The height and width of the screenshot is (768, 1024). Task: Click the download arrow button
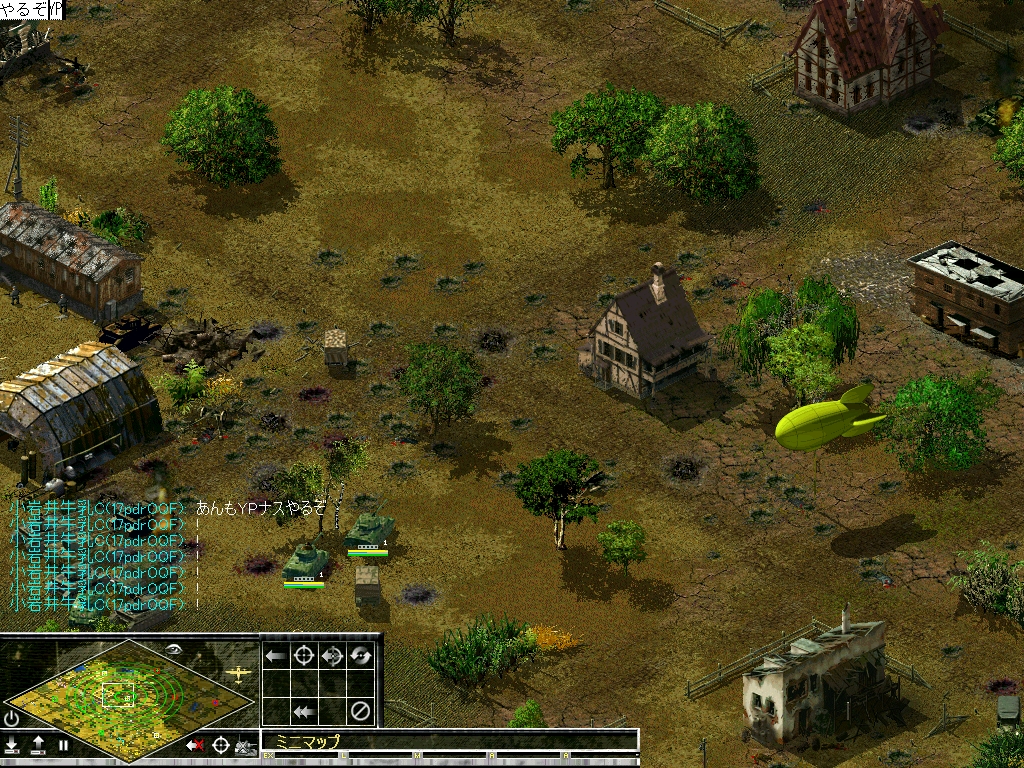tap(12, 744)
